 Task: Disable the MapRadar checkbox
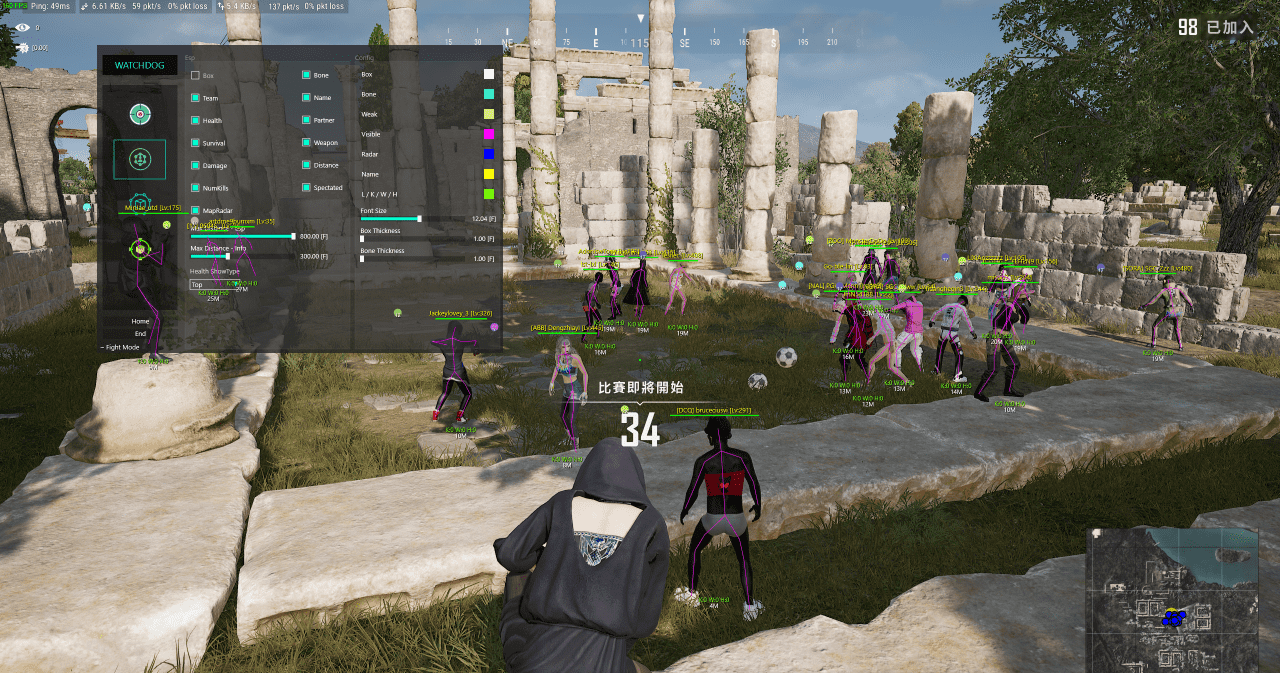[x=196, y=210]
